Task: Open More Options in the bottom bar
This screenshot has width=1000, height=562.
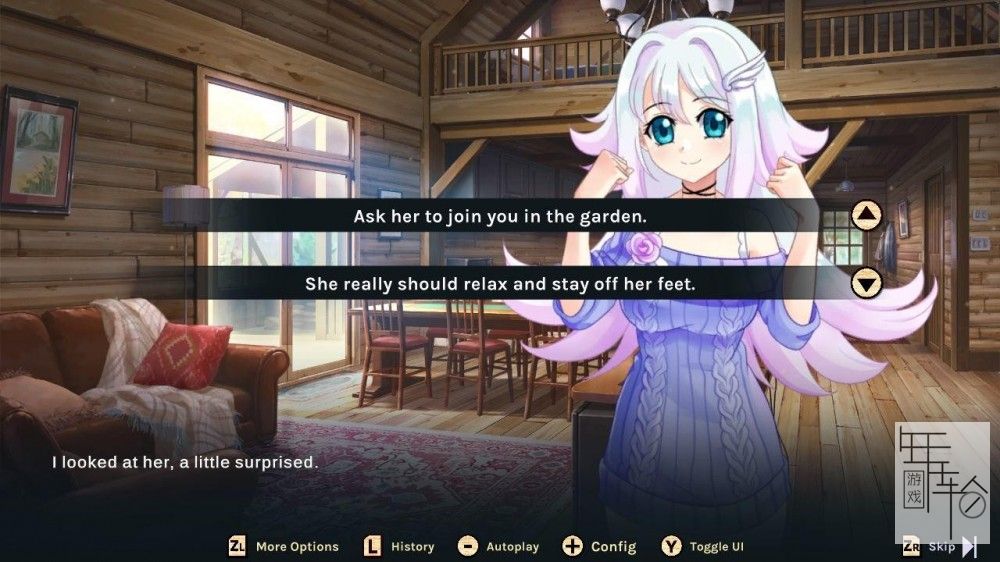Action: (284, 546)
